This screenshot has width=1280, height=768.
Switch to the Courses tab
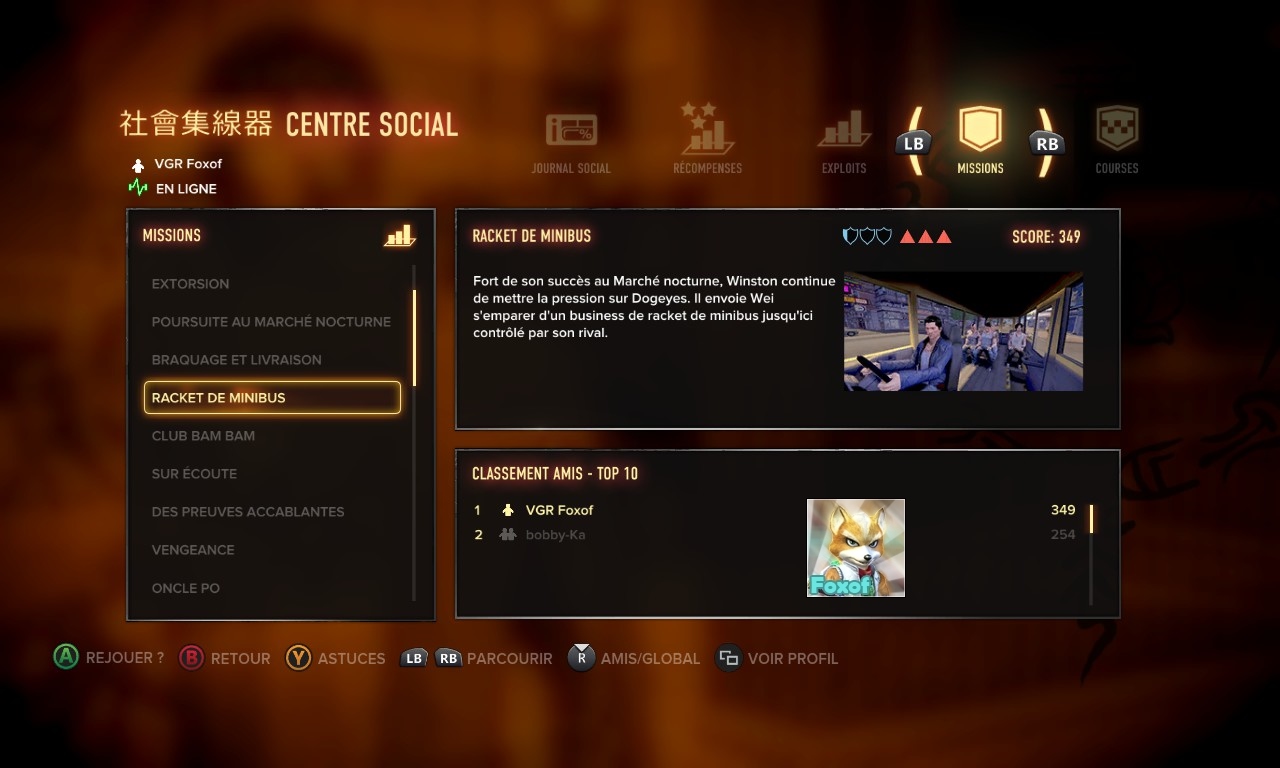(1117, 141)
